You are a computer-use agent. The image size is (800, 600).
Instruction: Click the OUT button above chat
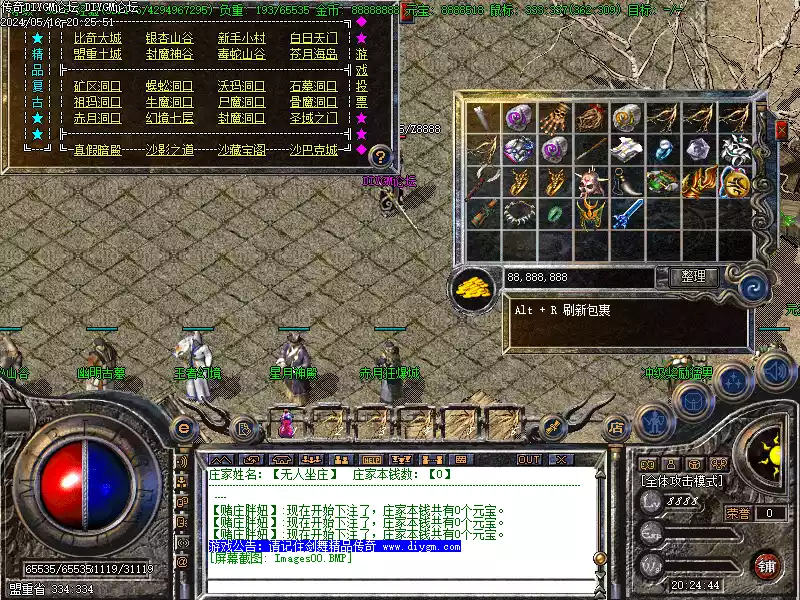click(x=528, y=459)
